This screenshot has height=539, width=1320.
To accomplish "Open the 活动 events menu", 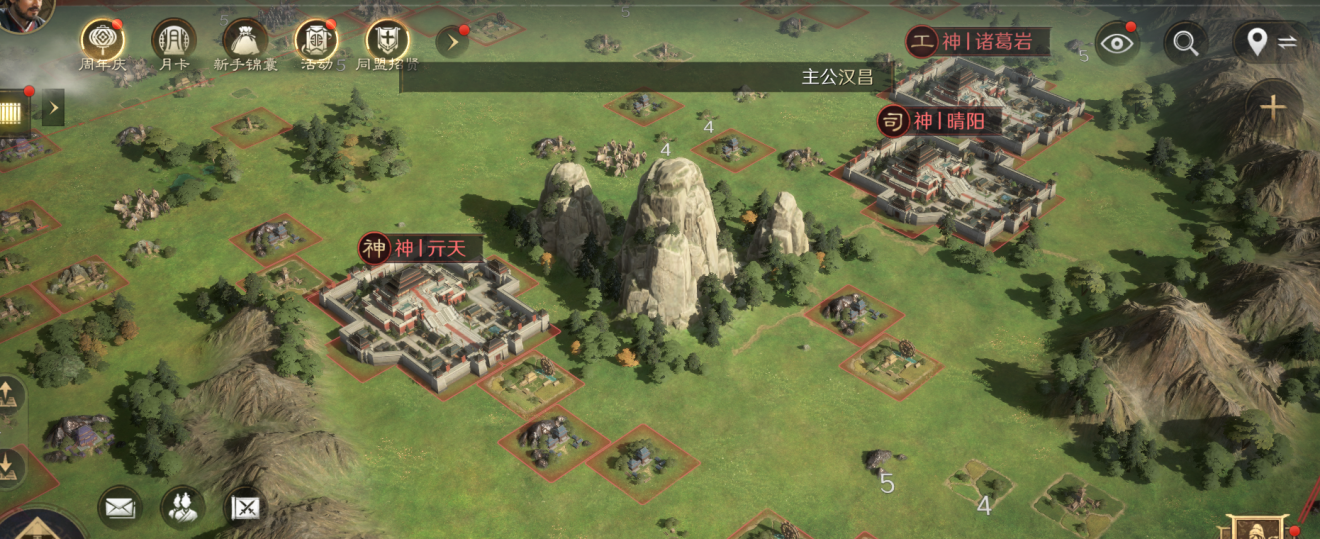I will pos(316,41).
